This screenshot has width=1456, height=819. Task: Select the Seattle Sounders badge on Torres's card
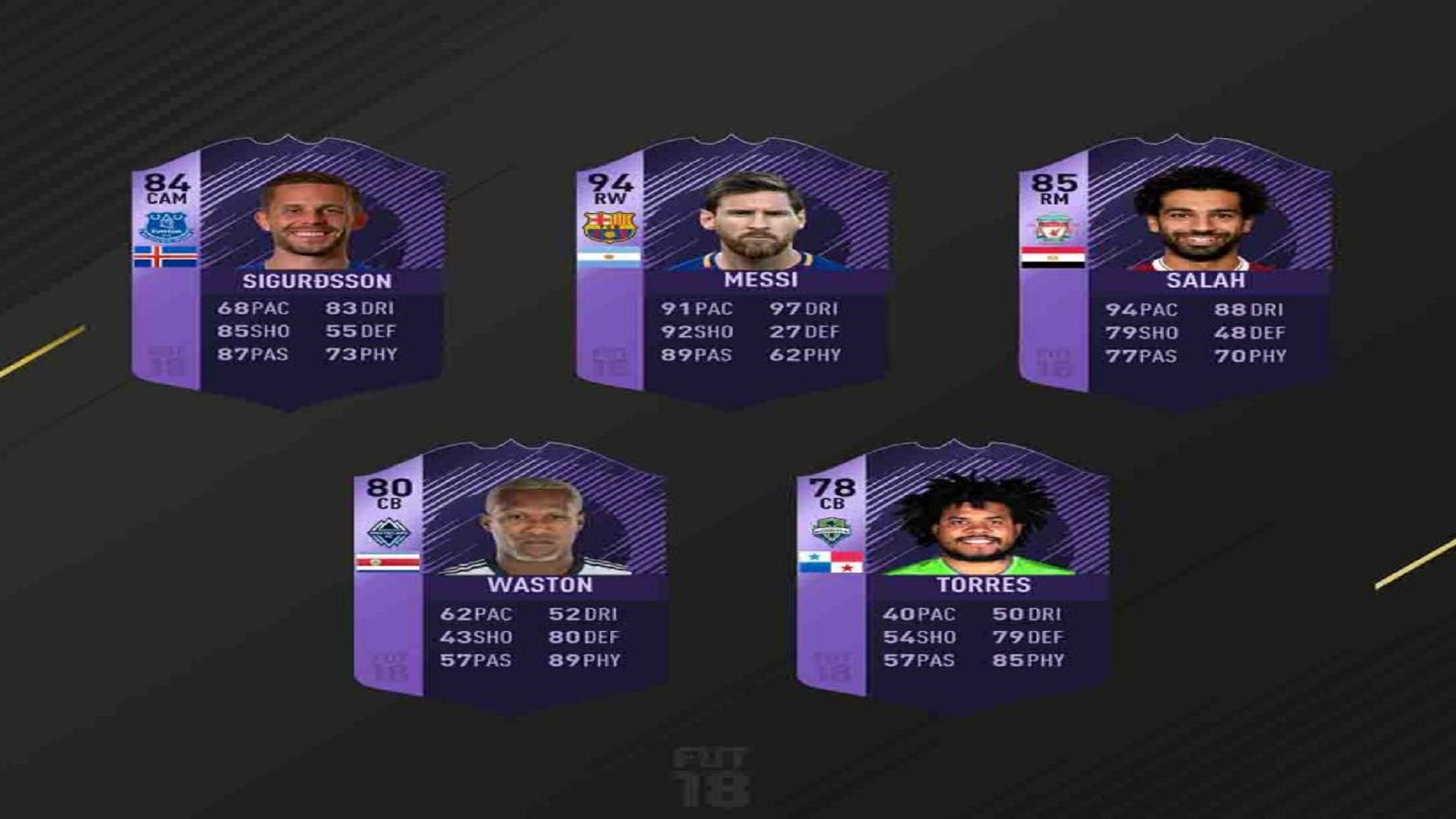pos(833,529)
